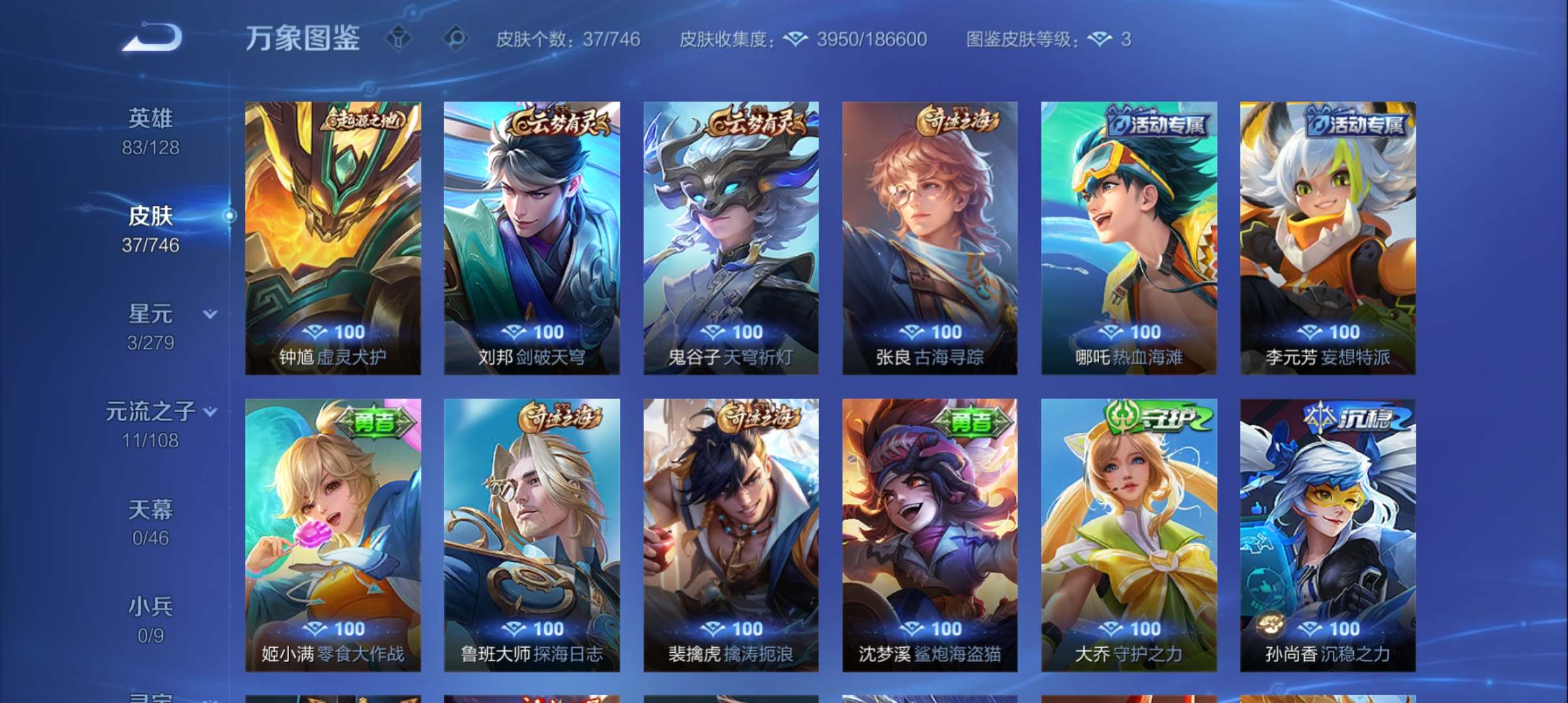The image size is (1568, 703).
Task: Switch to the 天幕 category tab
Action: click(150, 511)
